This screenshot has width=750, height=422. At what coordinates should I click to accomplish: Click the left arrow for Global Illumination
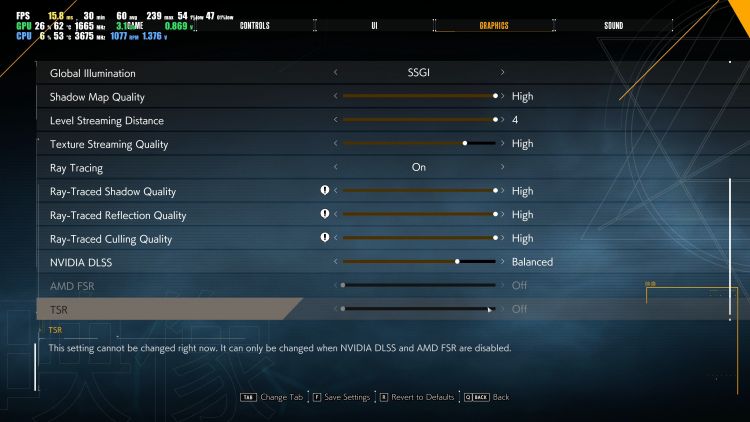335,73
